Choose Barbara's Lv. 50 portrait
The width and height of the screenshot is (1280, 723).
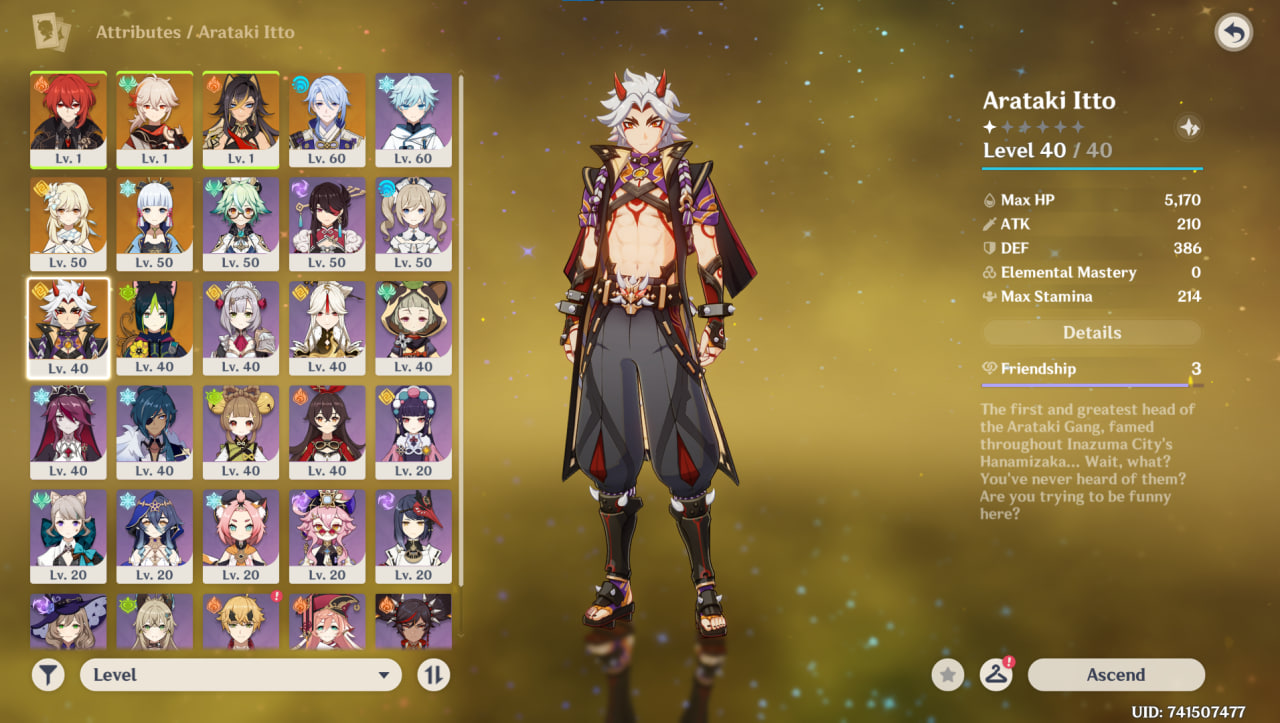point(413,222)
